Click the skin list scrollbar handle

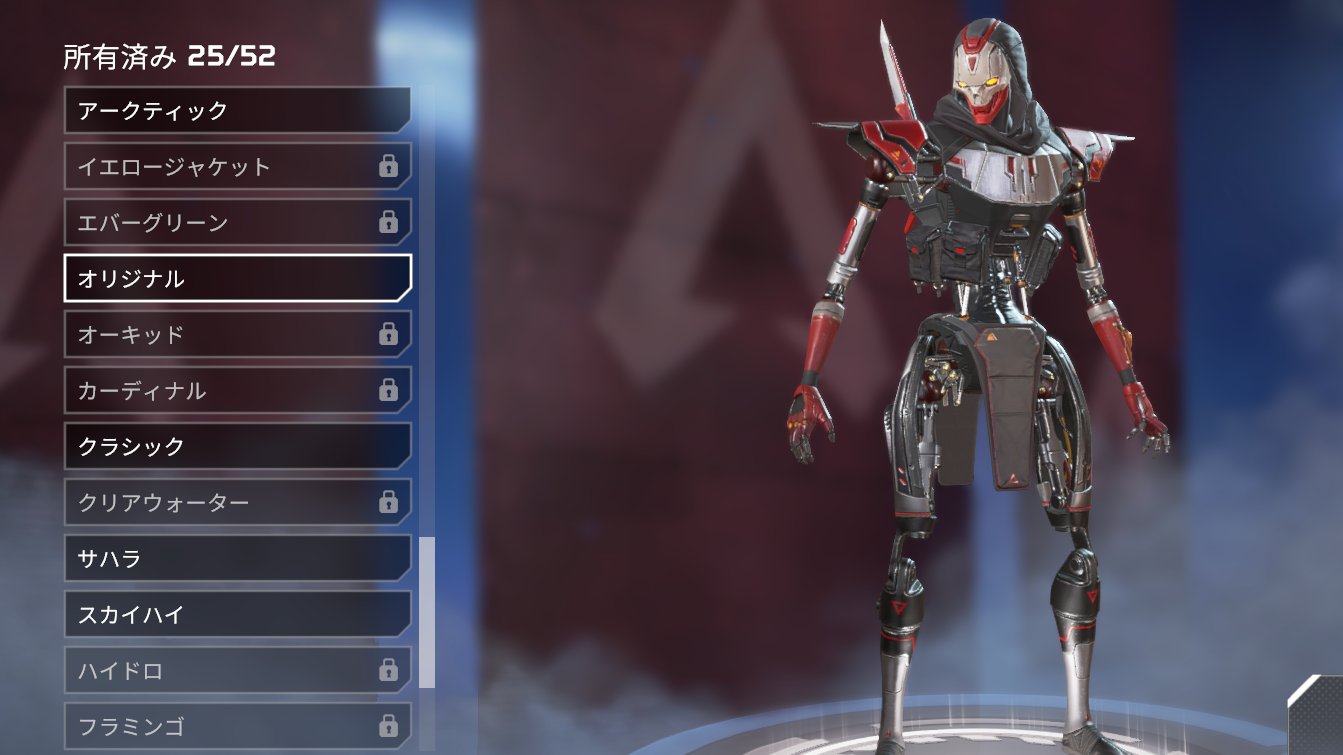coord(427,612)
